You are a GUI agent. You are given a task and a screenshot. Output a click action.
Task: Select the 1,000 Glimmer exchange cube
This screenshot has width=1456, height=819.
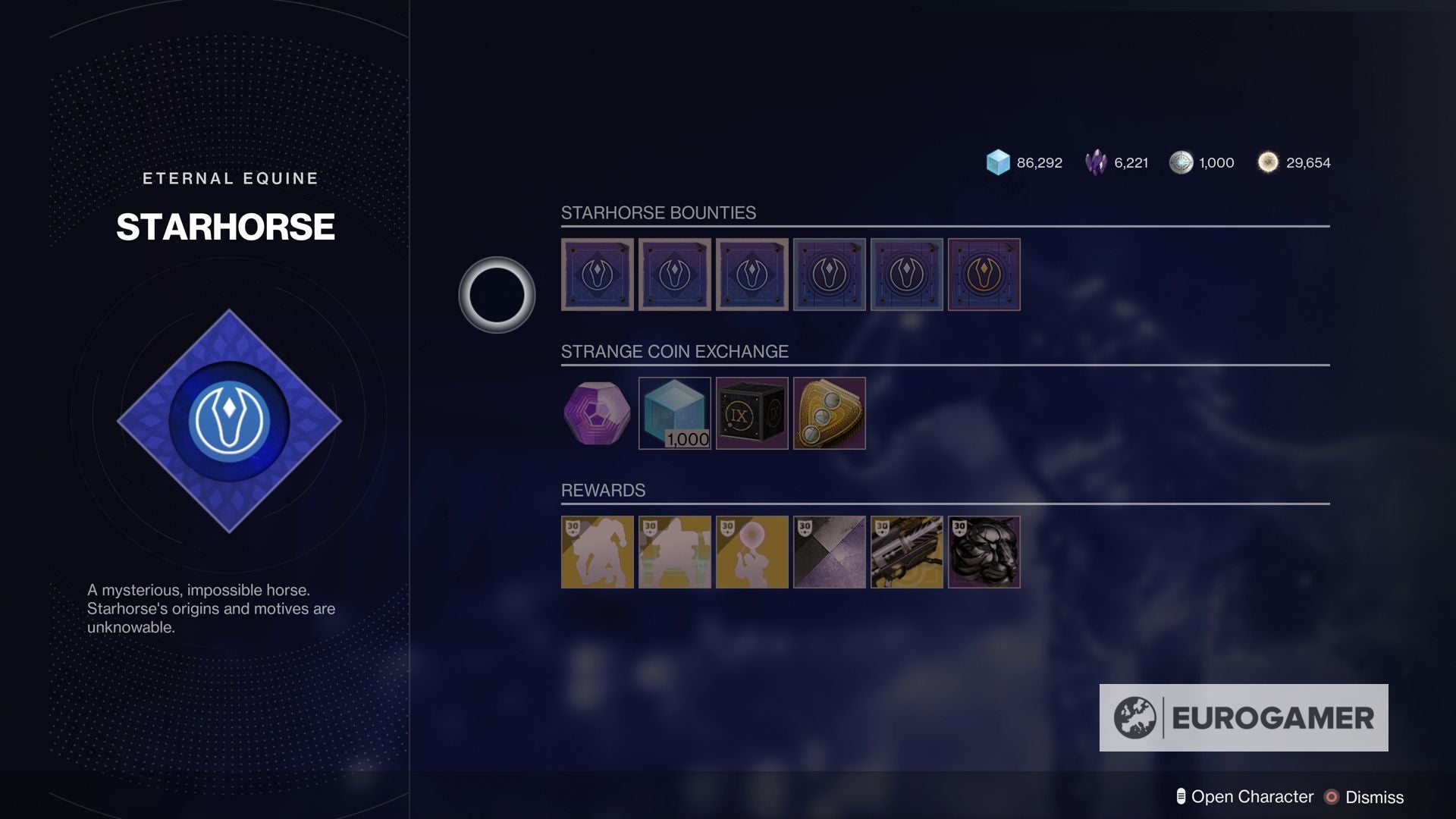coord(675,413)
